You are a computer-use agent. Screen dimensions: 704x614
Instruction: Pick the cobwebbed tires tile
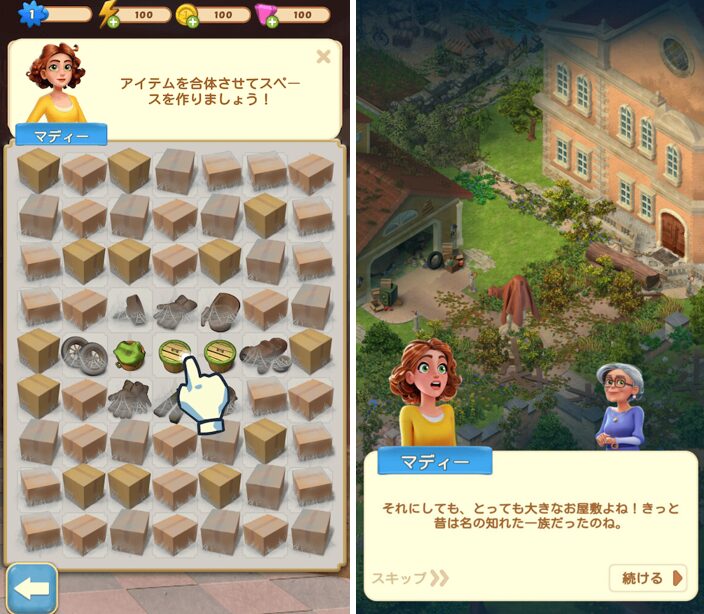84,353
